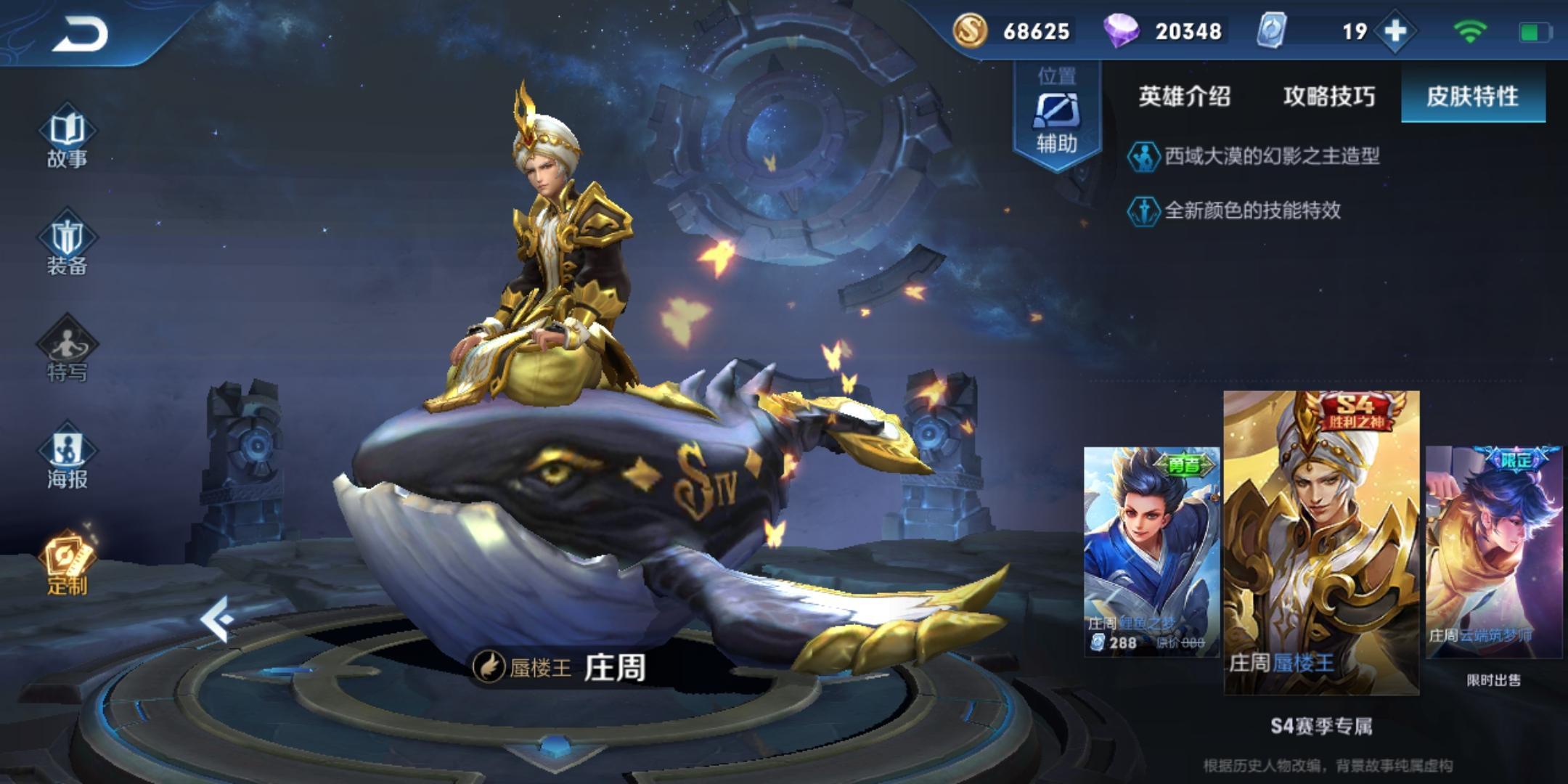
Task: Add more tickets with the plus button
Action: pyautogui.click(x=1395, y=31)
